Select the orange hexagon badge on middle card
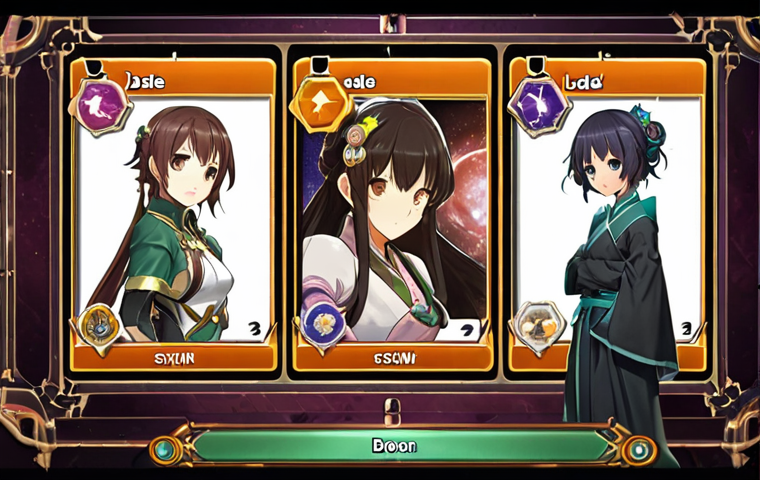Image resolution: width=760 pixels, height=480 pixels. coord(321,103)
